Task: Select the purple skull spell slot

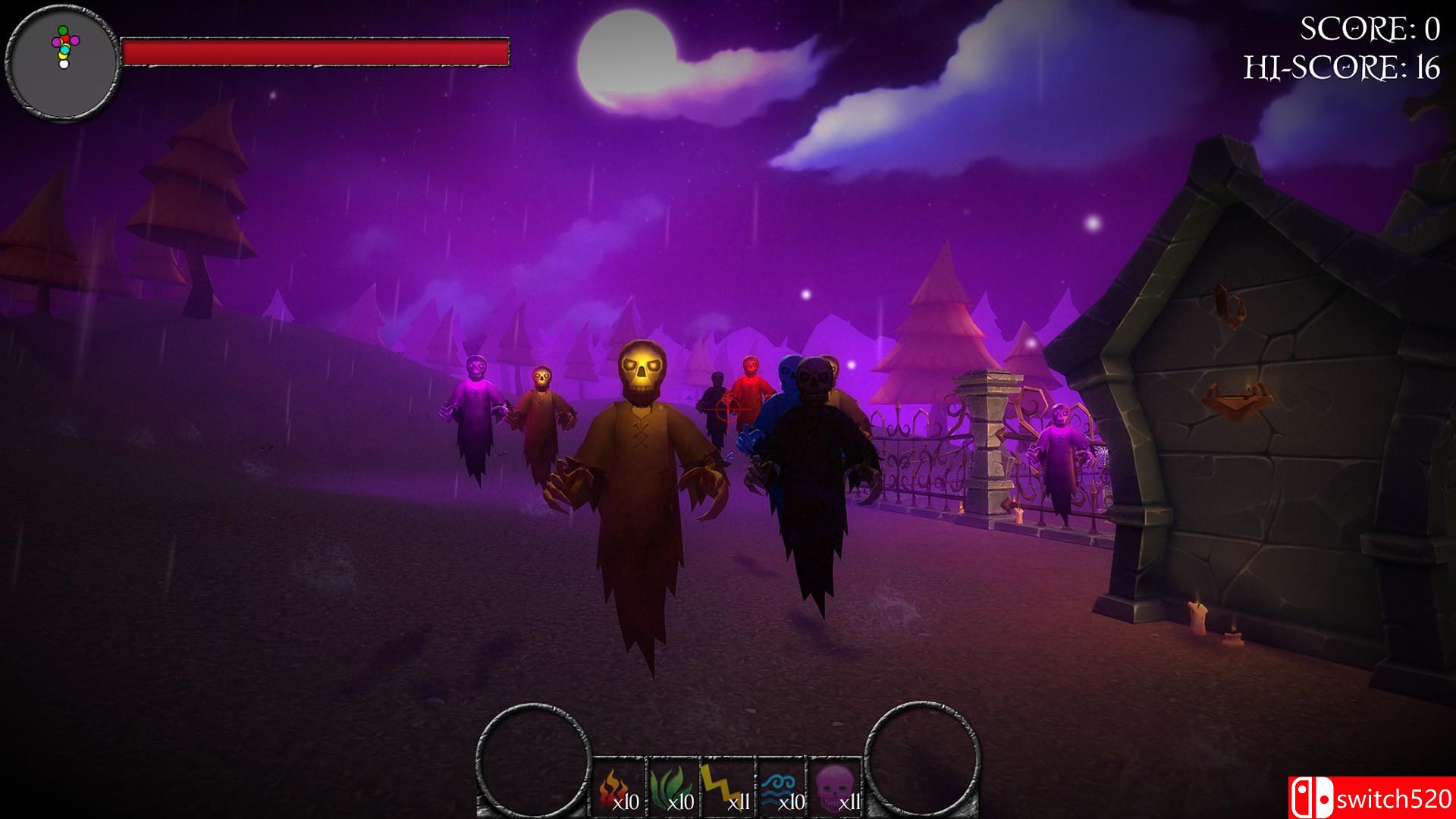Action: [x=835, y=786]
